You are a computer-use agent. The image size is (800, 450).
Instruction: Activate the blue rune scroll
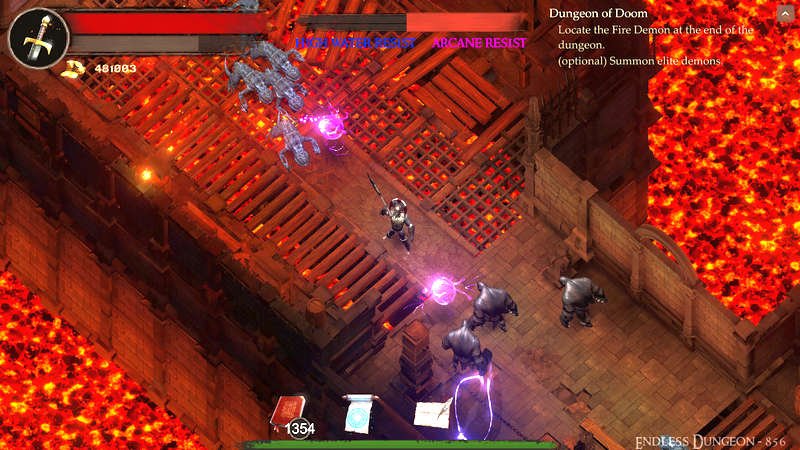pos(358,413)
